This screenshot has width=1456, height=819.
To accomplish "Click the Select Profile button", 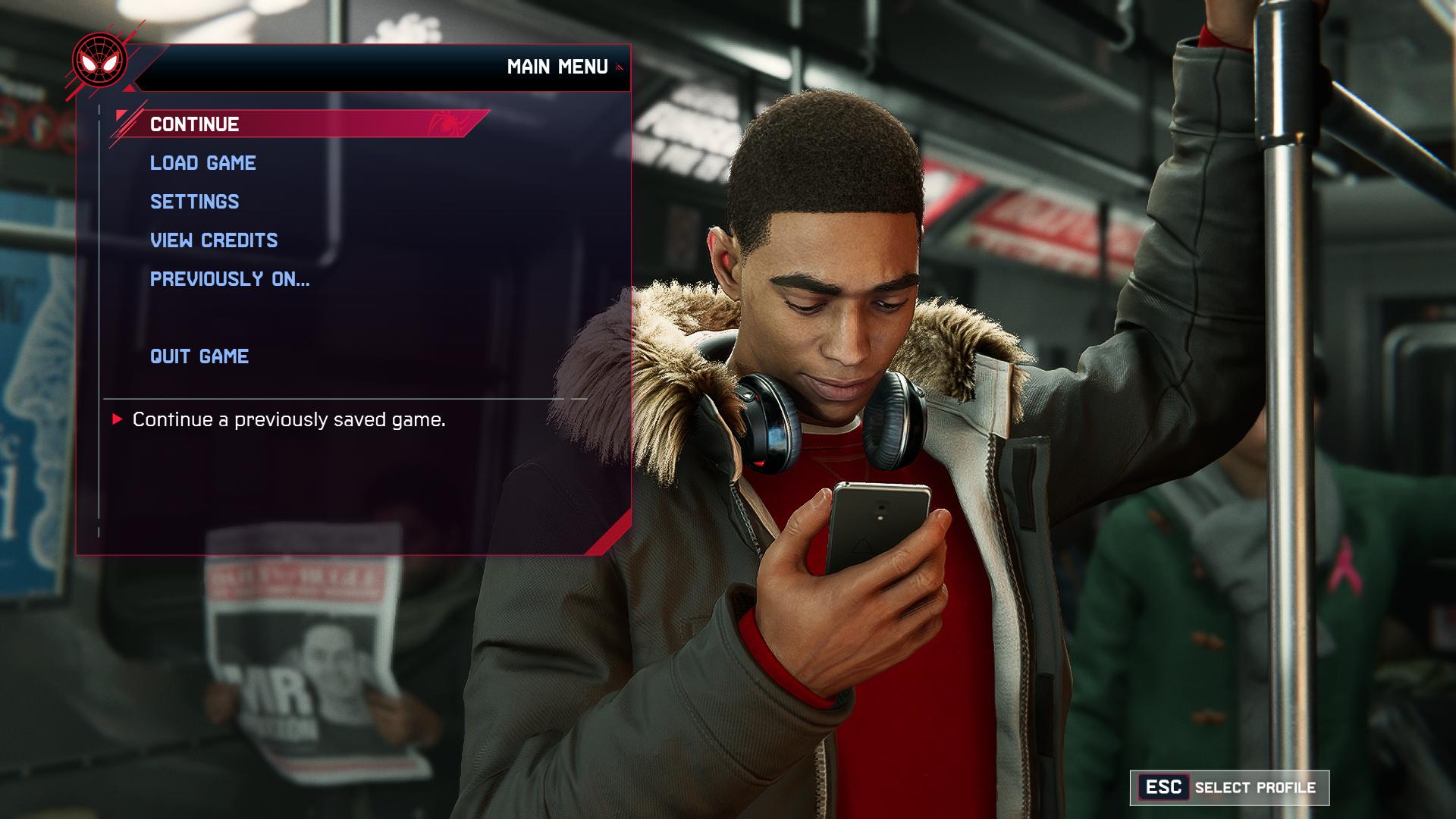I will tap(1229, 788).
